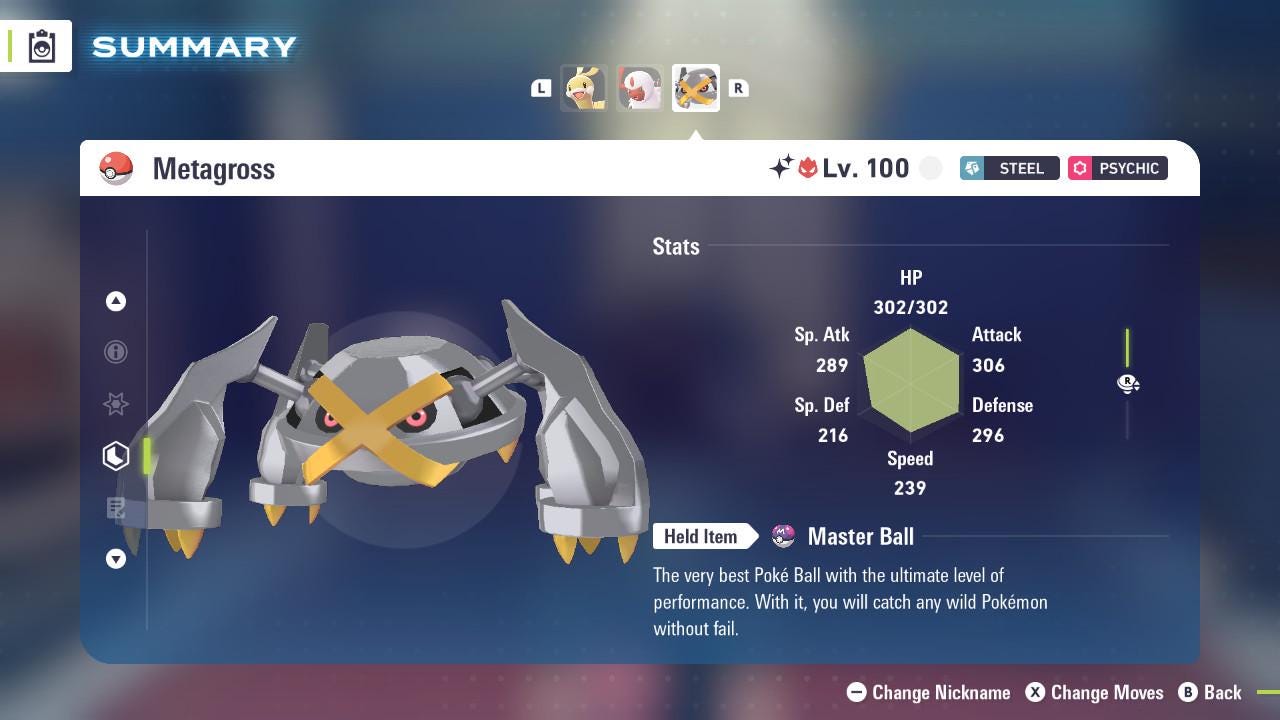The height and width of the screenshot is (720, 1280).
Task: Select the hexagon stats page tab
Action: [x=116, y=456]
